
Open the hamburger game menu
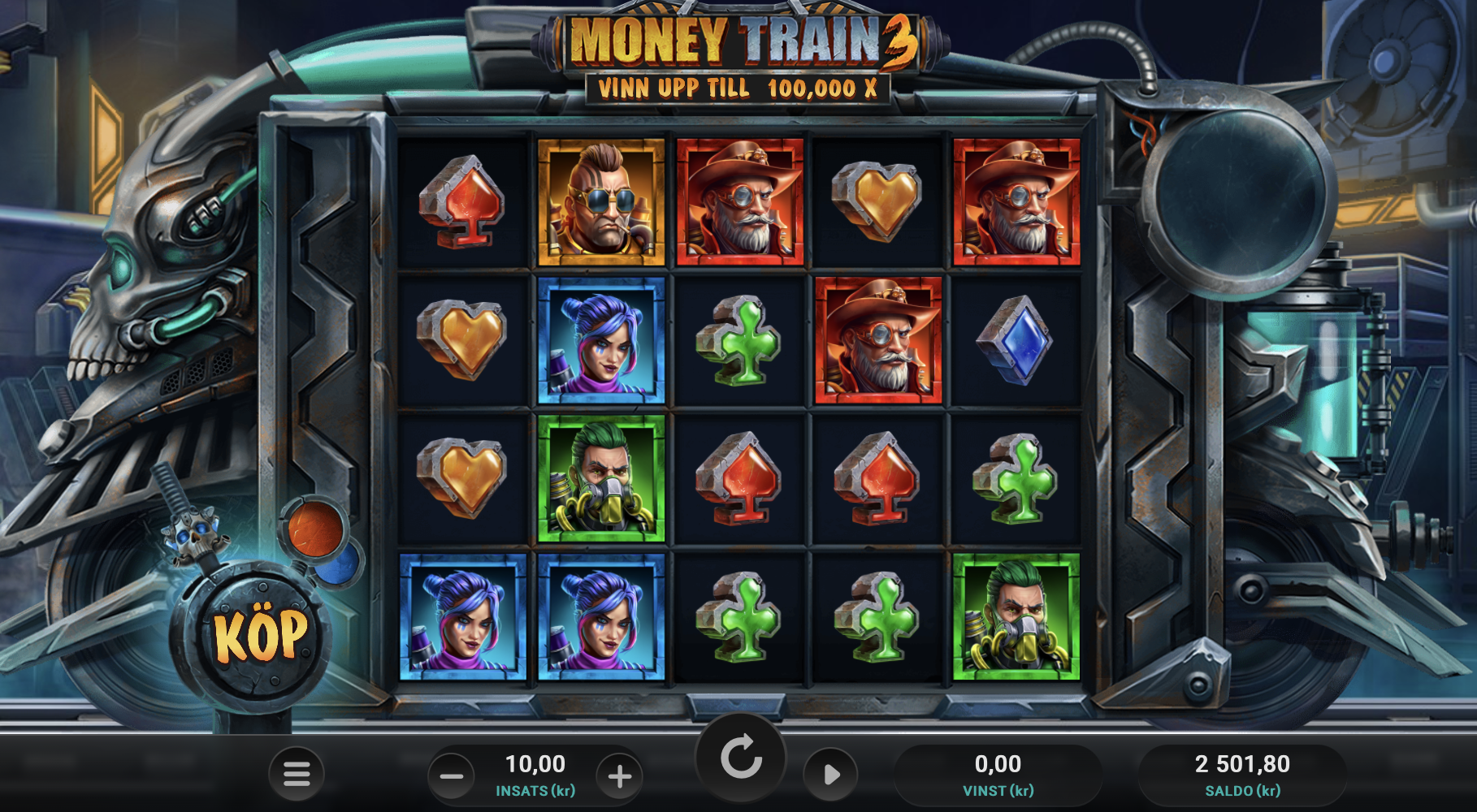(296, 773)
